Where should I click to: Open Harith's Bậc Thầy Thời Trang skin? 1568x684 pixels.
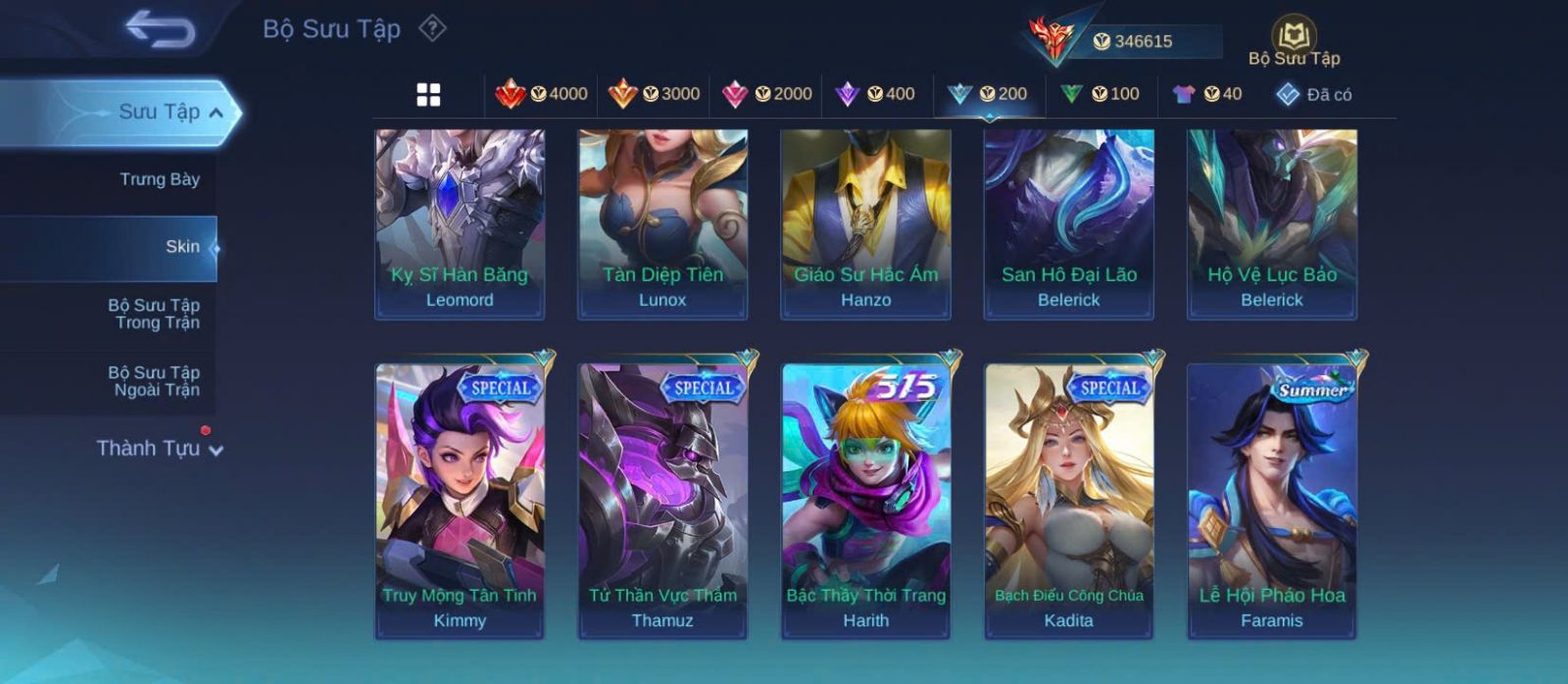pyautogui.click(x=865, y=501)
